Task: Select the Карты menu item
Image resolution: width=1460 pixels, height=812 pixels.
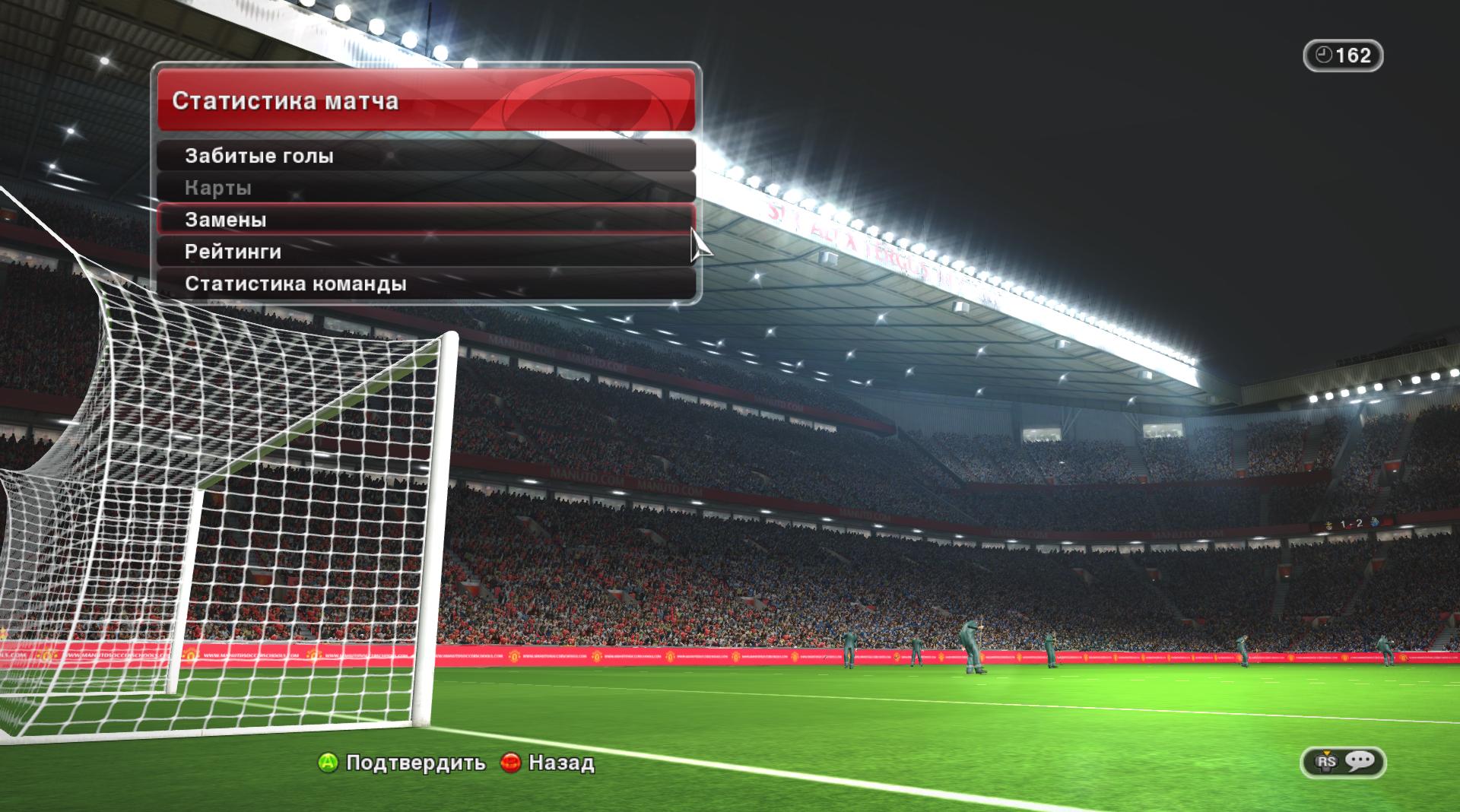Action: click(x=426, y=188)
